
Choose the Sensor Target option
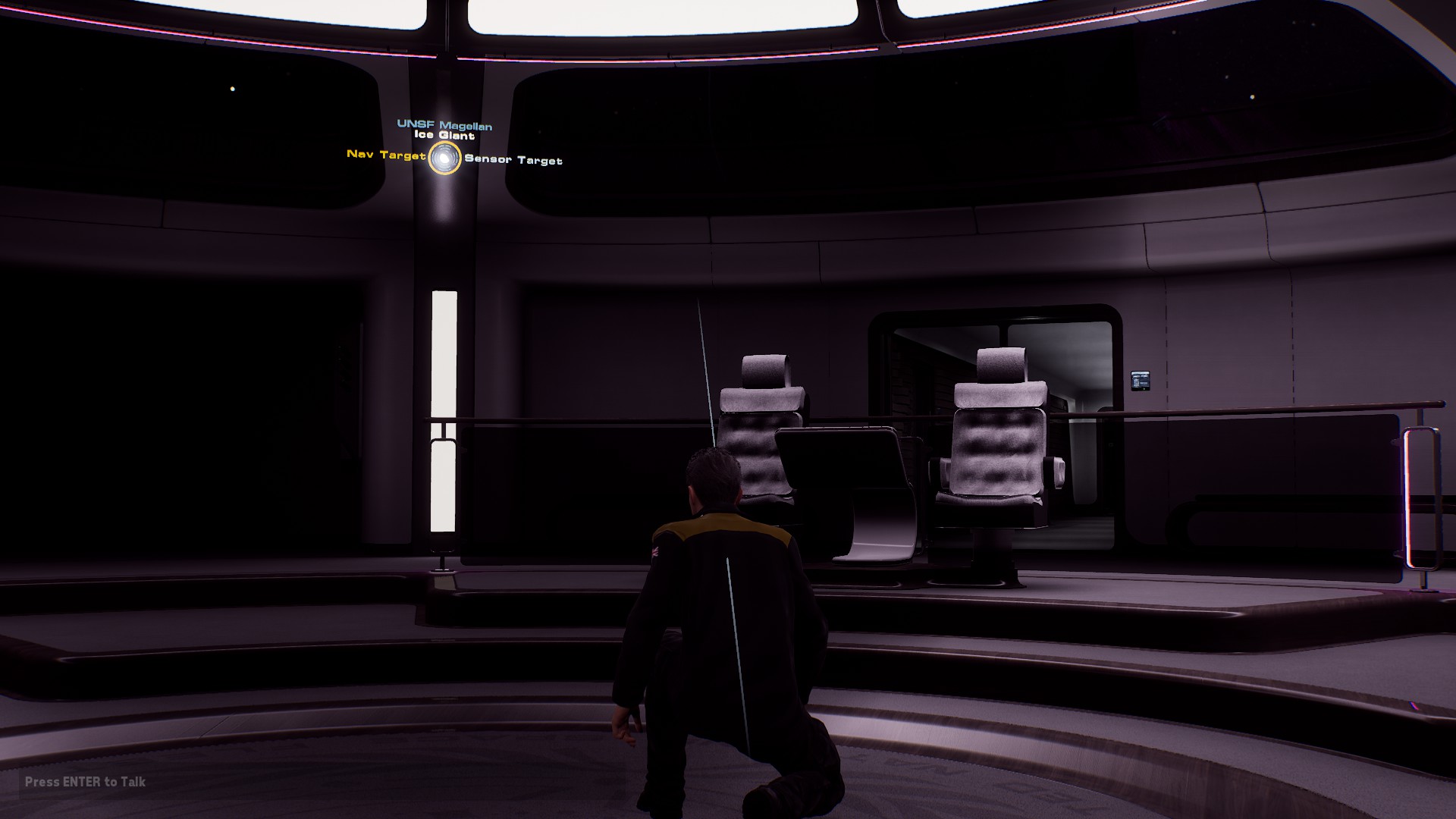[513, 160]
